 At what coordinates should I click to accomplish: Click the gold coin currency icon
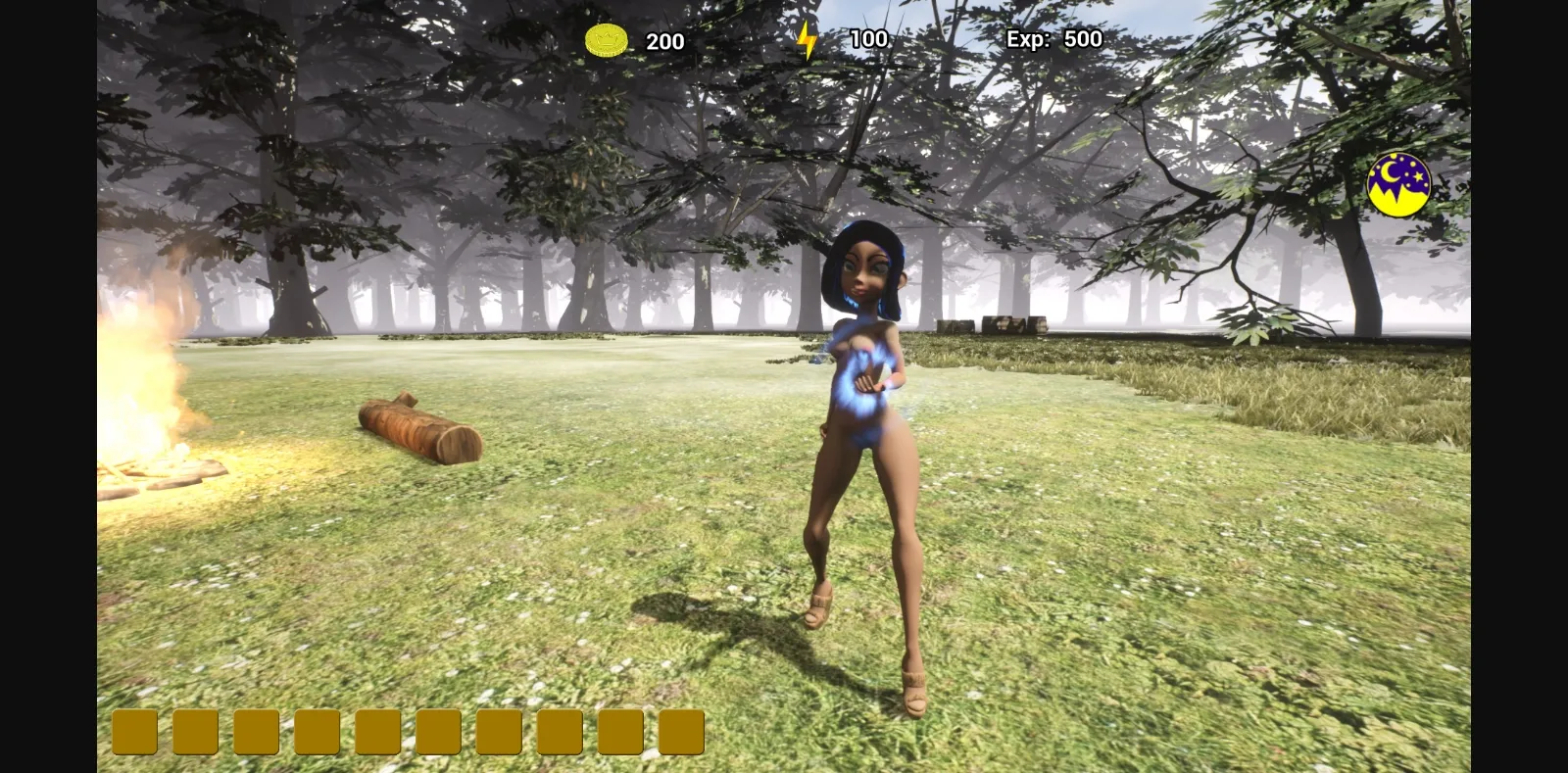(x=606, y=39)
